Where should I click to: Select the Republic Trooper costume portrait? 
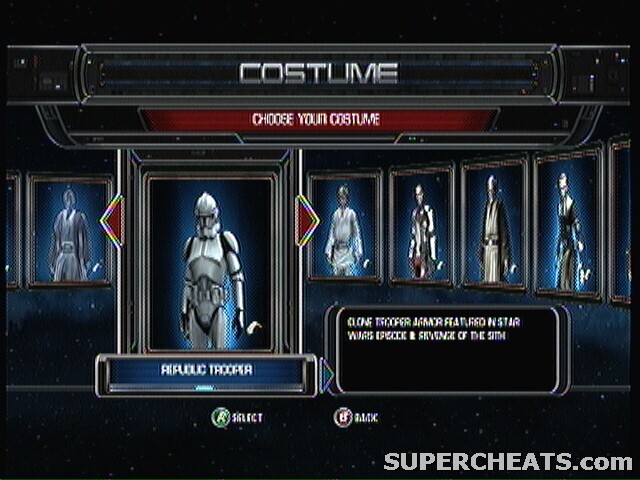click(x=210, y=262)
